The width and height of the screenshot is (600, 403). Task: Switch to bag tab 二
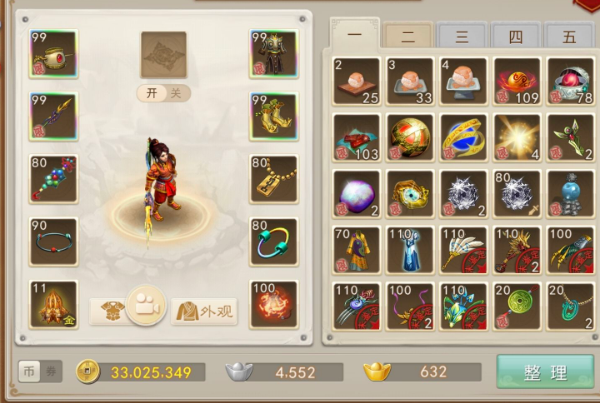pyautogui.click(x=408, y=37)
